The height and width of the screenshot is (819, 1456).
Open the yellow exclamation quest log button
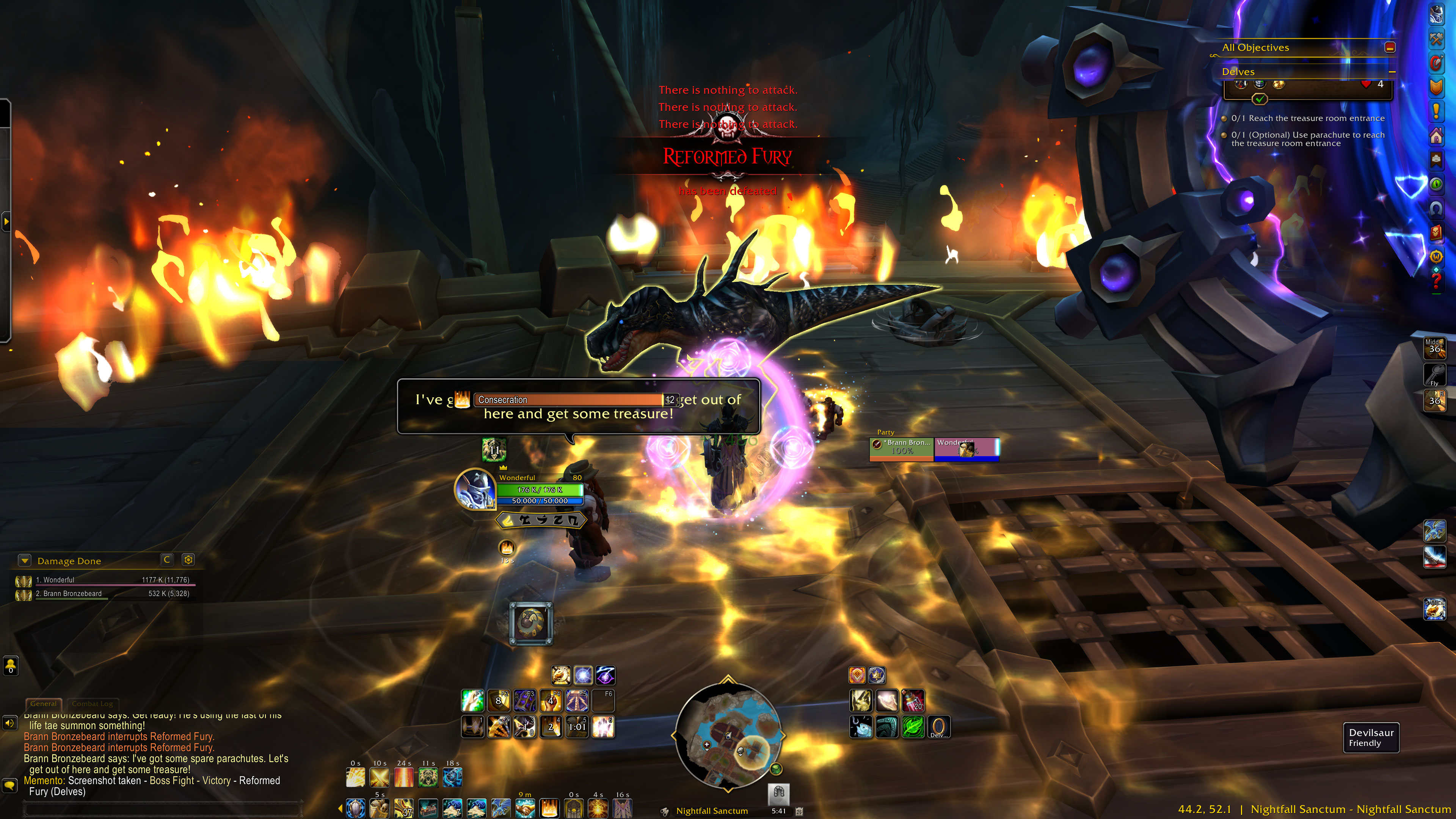point(1436,110)
